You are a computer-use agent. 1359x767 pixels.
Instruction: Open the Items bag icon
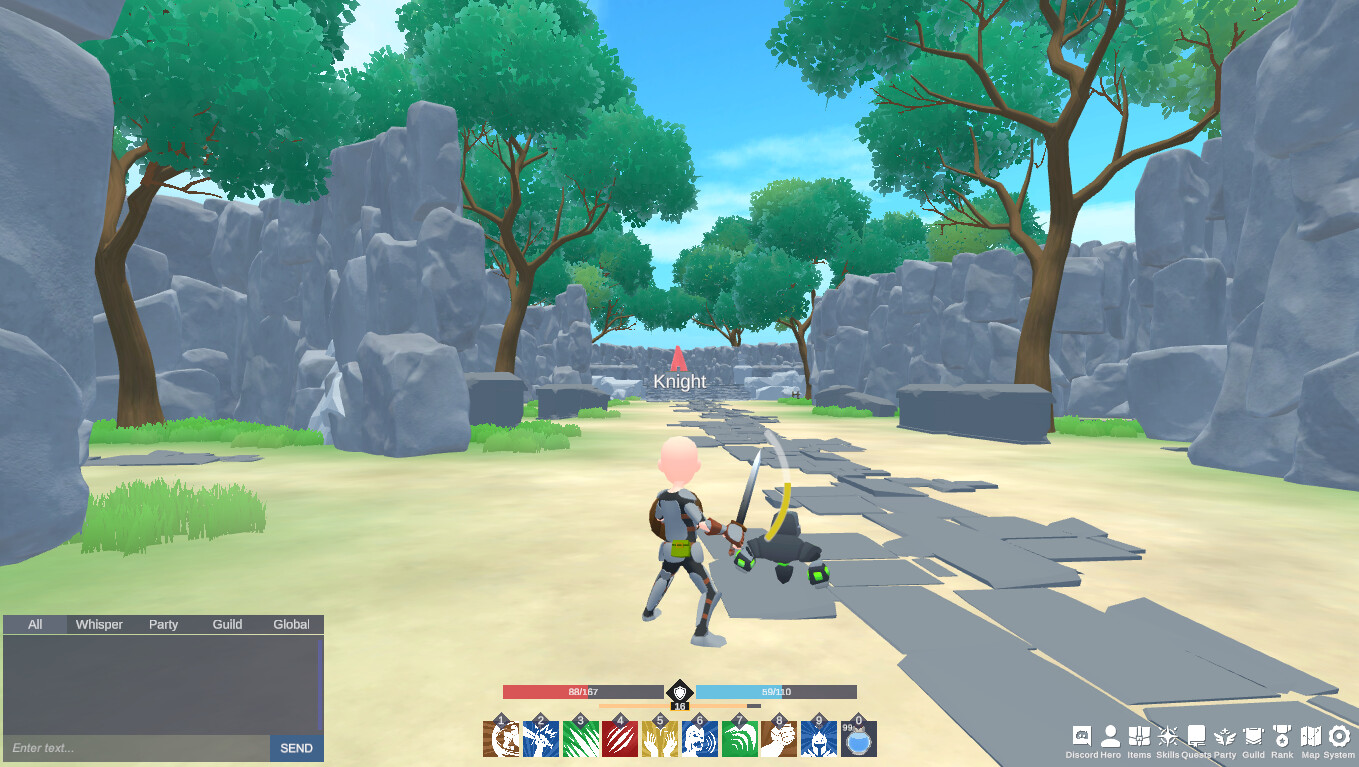point(1140,736)
